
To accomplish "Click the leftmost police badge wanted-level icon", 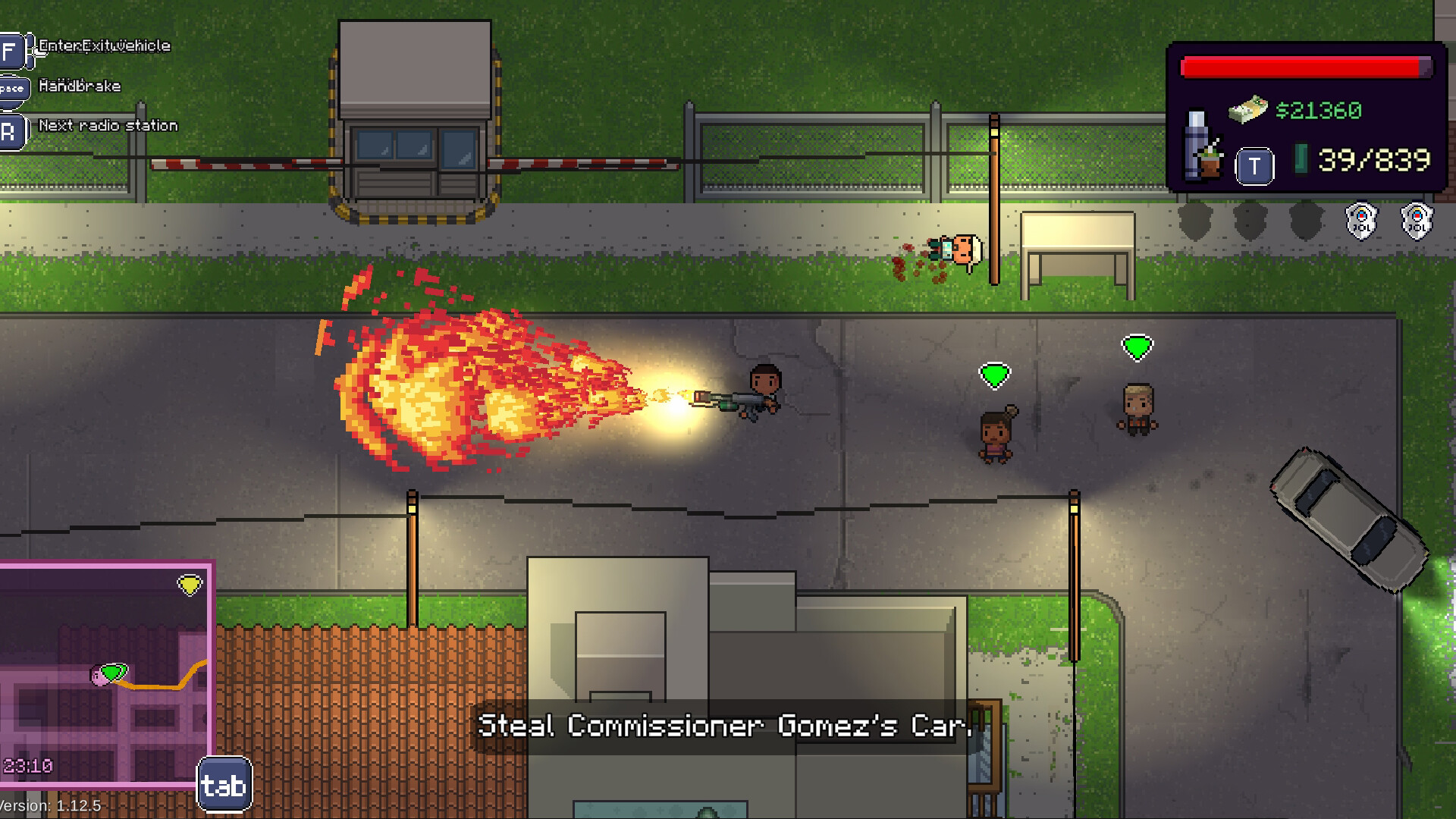I will tap(1360, 221).
